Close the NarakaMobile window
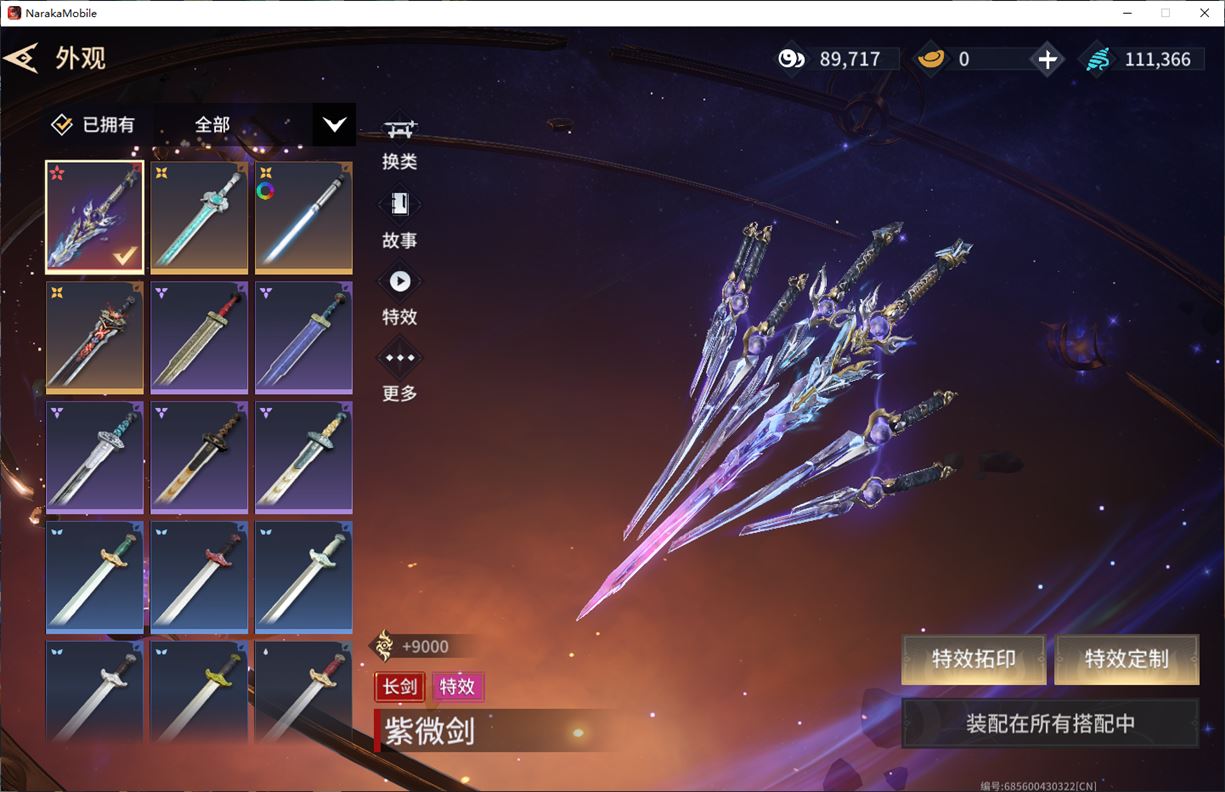Viewport: 1225px width, 792px height. click(x=1204, y=13)
